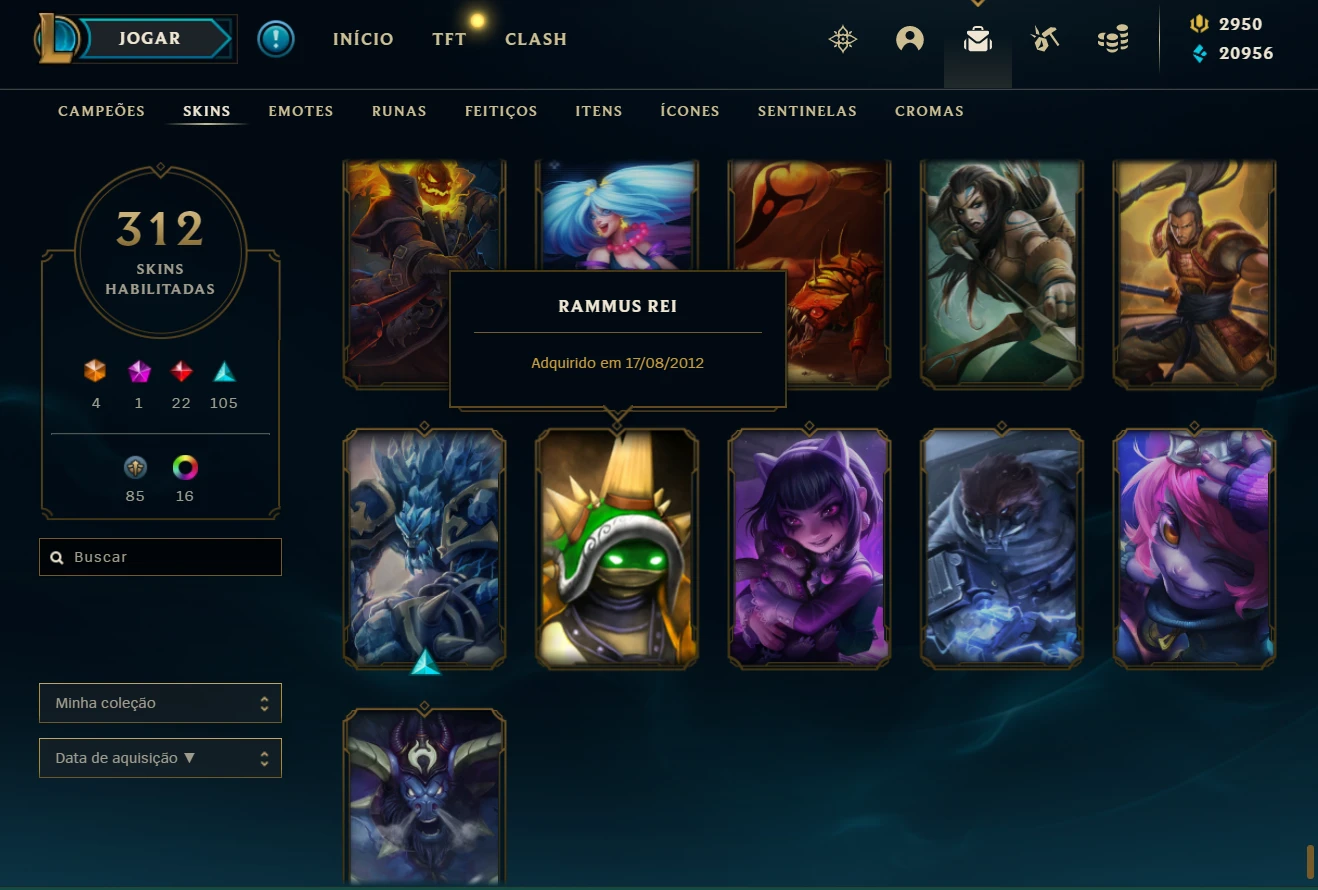Switch to the EMOTES tab
The height and width of the screenshot is (890, 1318).
[x=300, y=111]
